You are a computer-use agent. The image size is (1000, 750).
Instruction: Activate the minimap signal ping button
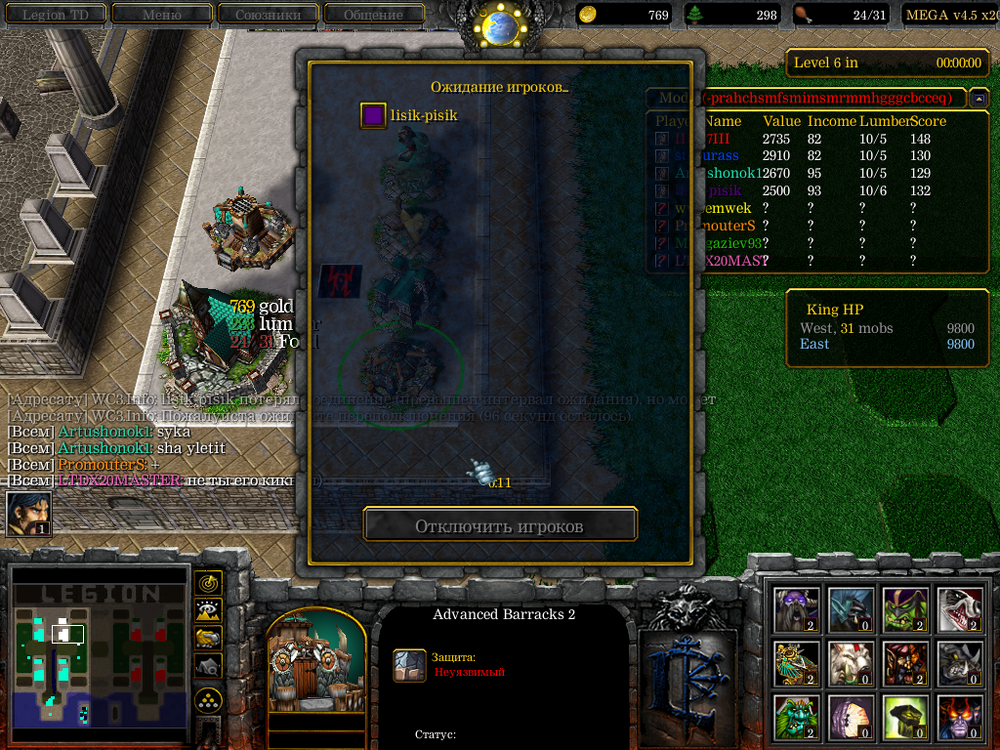(208, 581)
